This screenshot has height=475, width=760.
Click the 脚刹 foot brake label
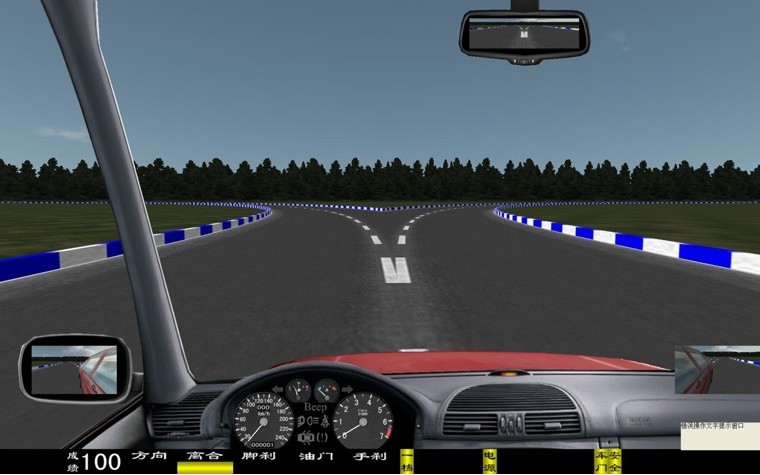259,456
